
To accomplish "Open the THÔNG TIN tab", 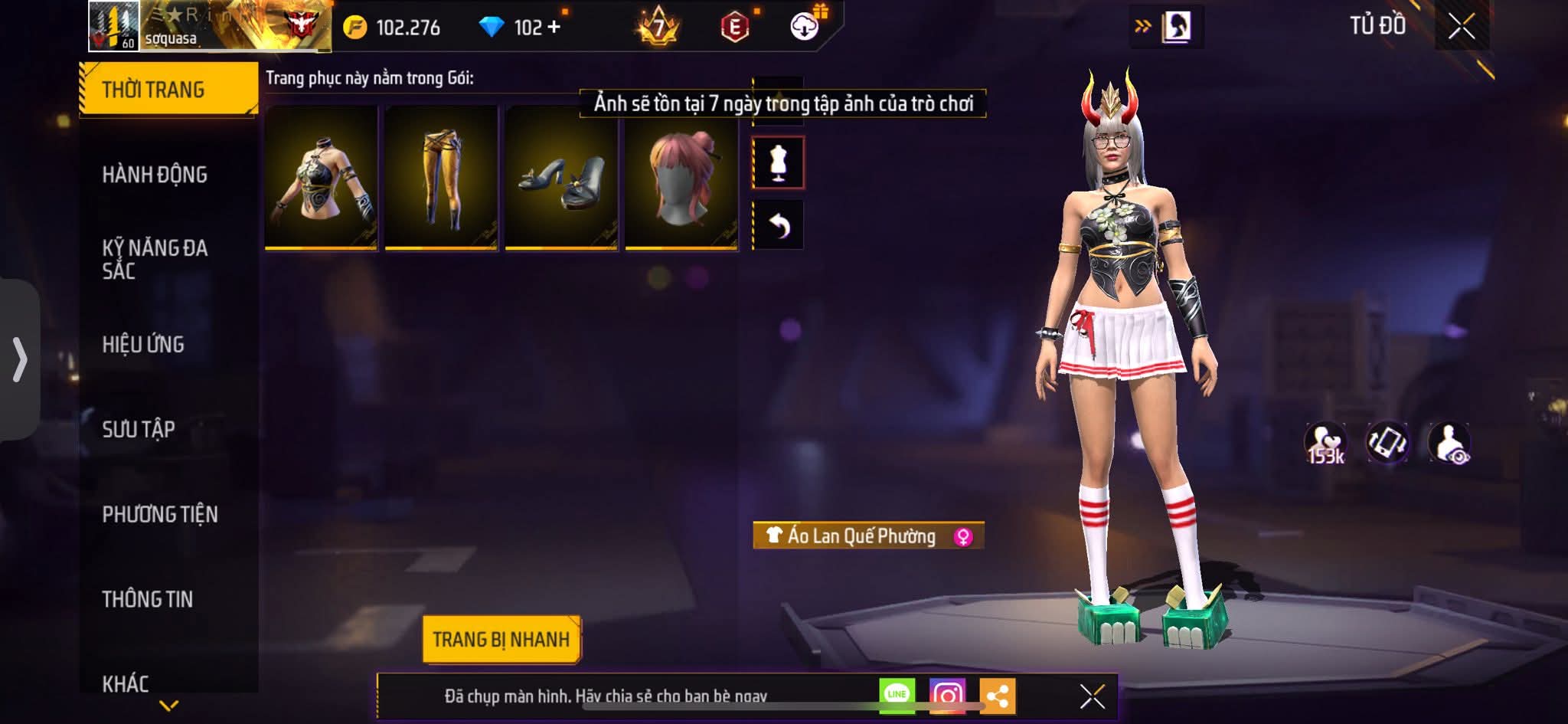I will point(148,599).
